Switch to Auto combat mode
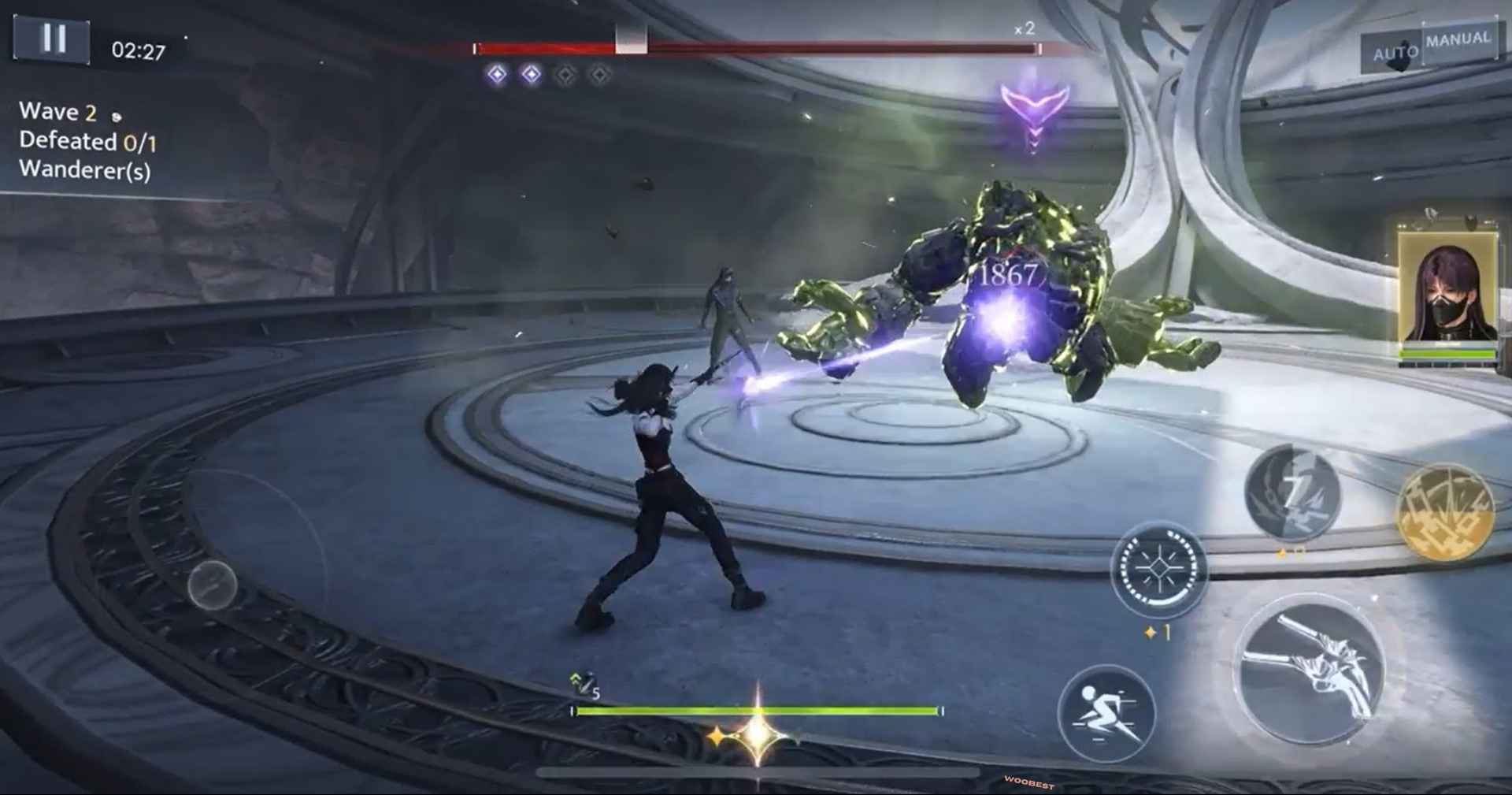Image resolution: width=1512 pixels, height=795 pixels. pos(1395,54)
